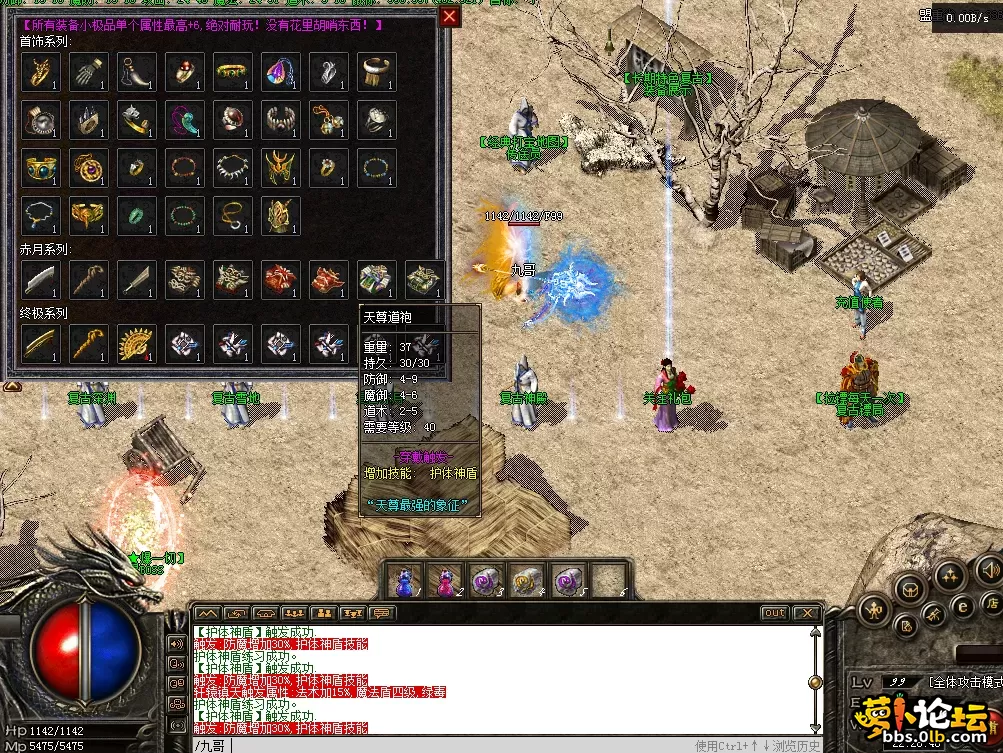Close the equipment shop panel

450,16
